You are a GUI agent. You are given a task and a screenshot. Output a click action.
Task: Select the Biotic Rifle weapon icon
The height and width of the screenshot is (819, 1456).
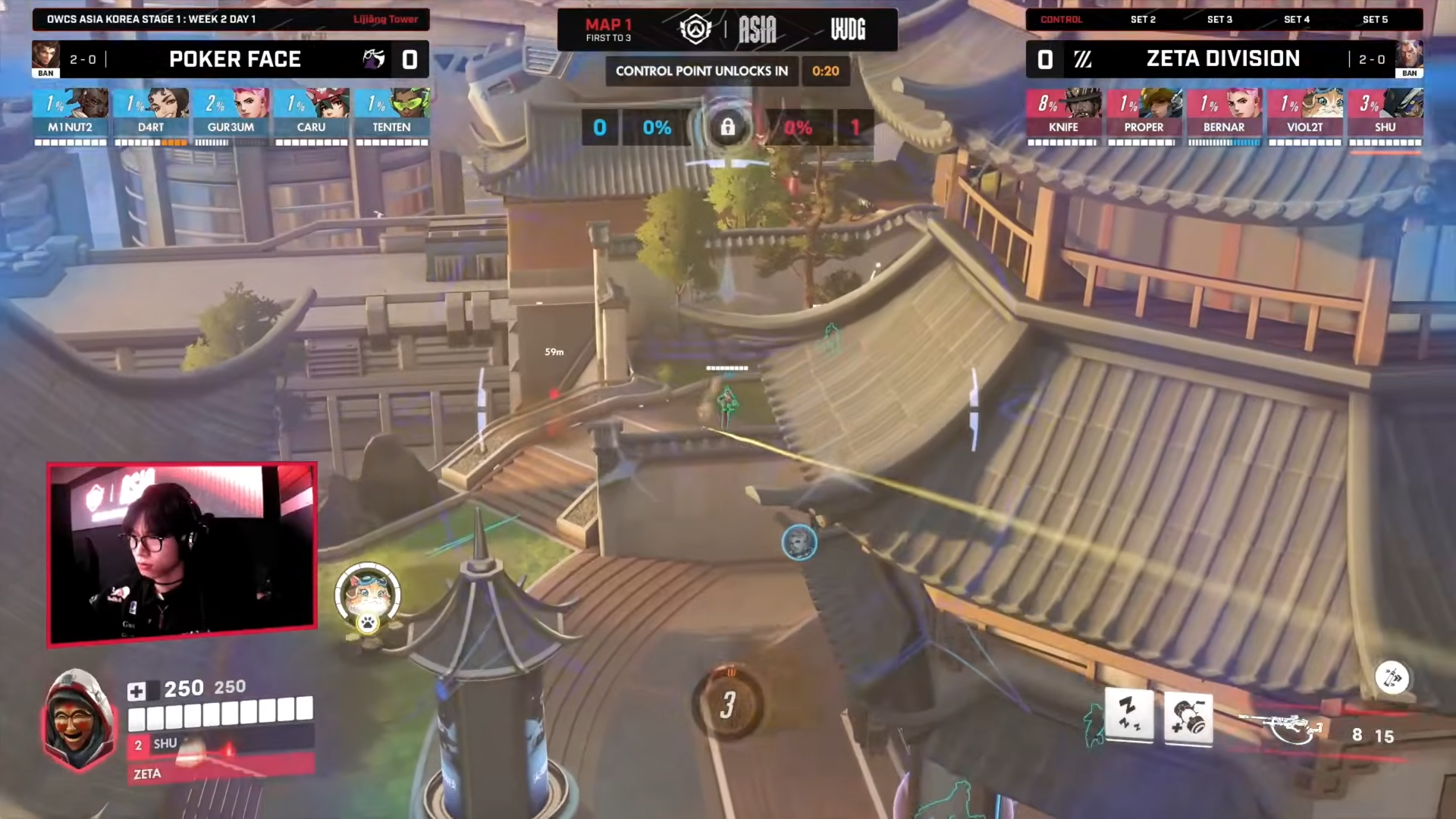(1283, 728)
